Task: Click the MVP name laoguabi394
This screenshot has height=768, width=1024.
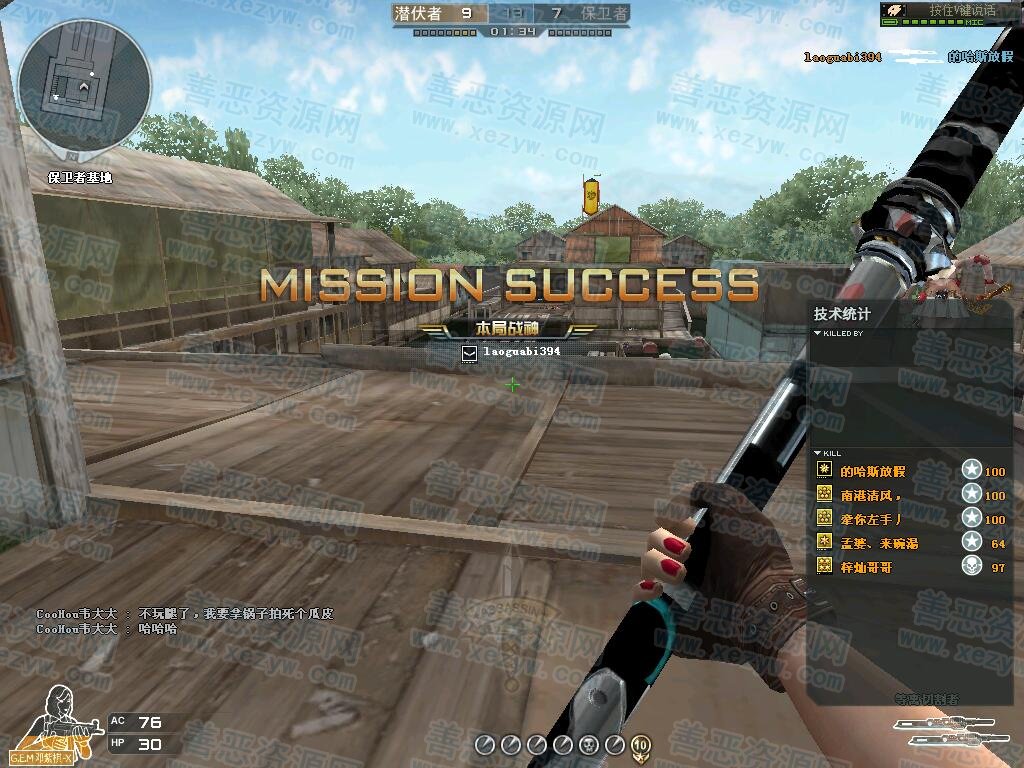Action: 521,351
